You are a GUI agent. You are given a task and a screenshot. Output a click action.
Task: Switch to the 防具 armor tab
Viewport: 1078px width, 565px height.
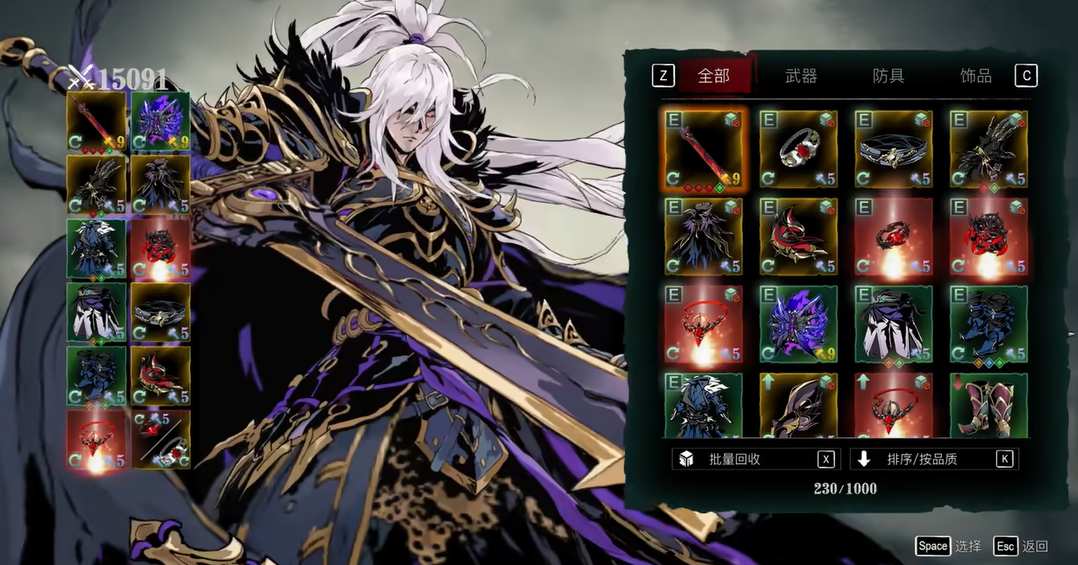tap(888, 76)
